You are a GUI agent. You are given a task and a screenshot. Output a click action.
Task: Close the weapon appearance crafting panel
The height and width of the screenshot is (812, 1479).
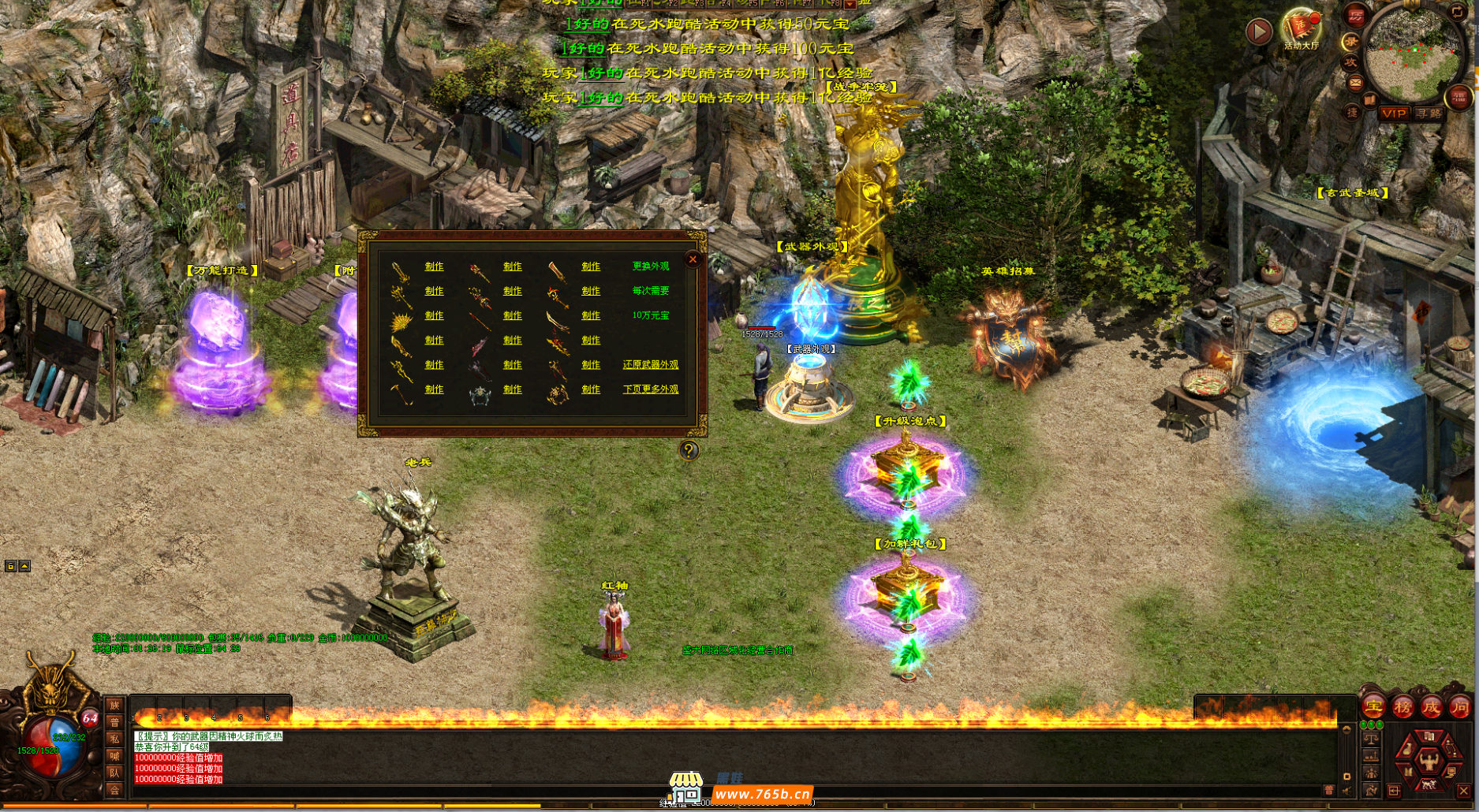(693, 259)
